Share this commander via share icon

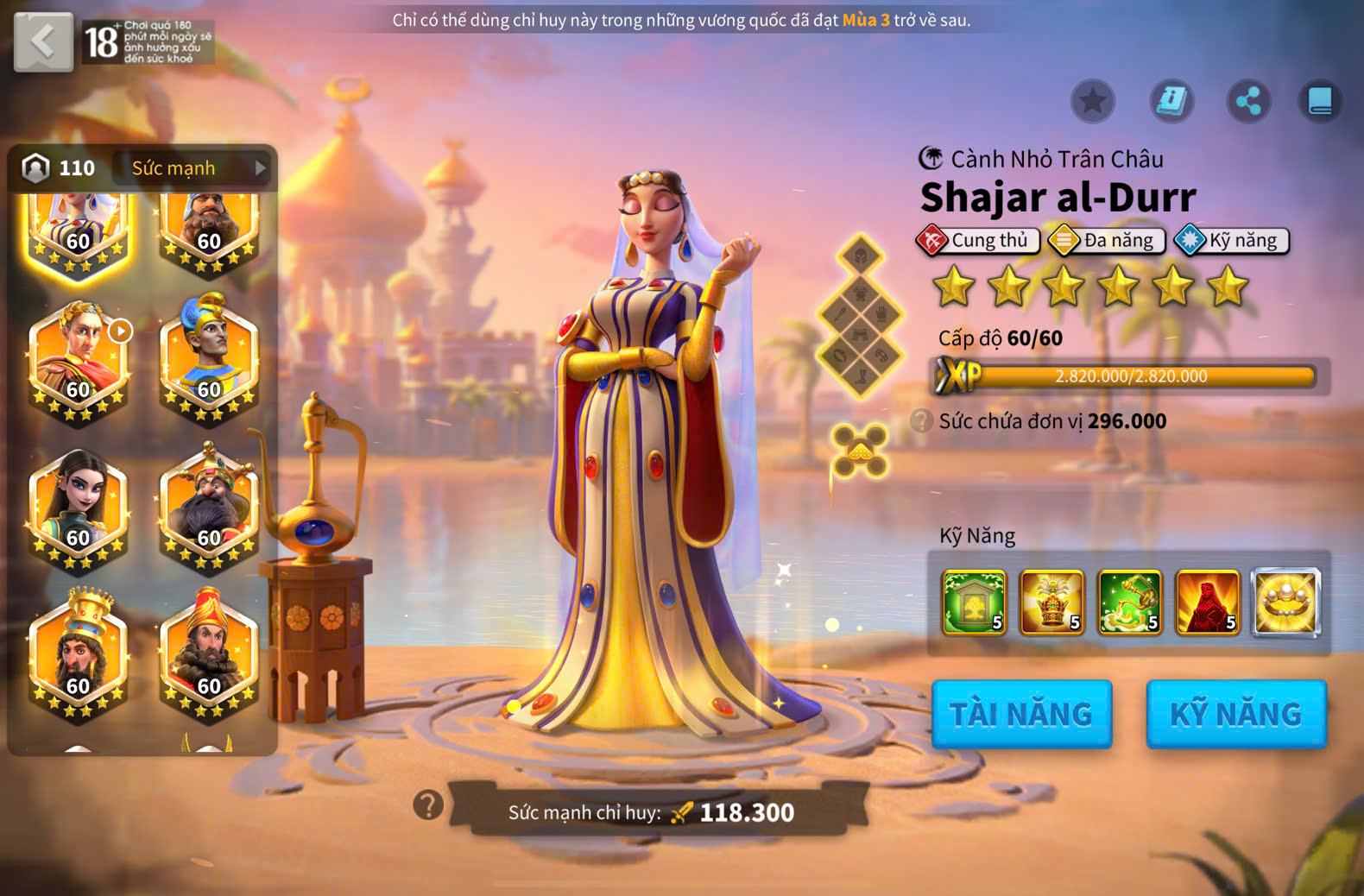(x=1248, y=102)
